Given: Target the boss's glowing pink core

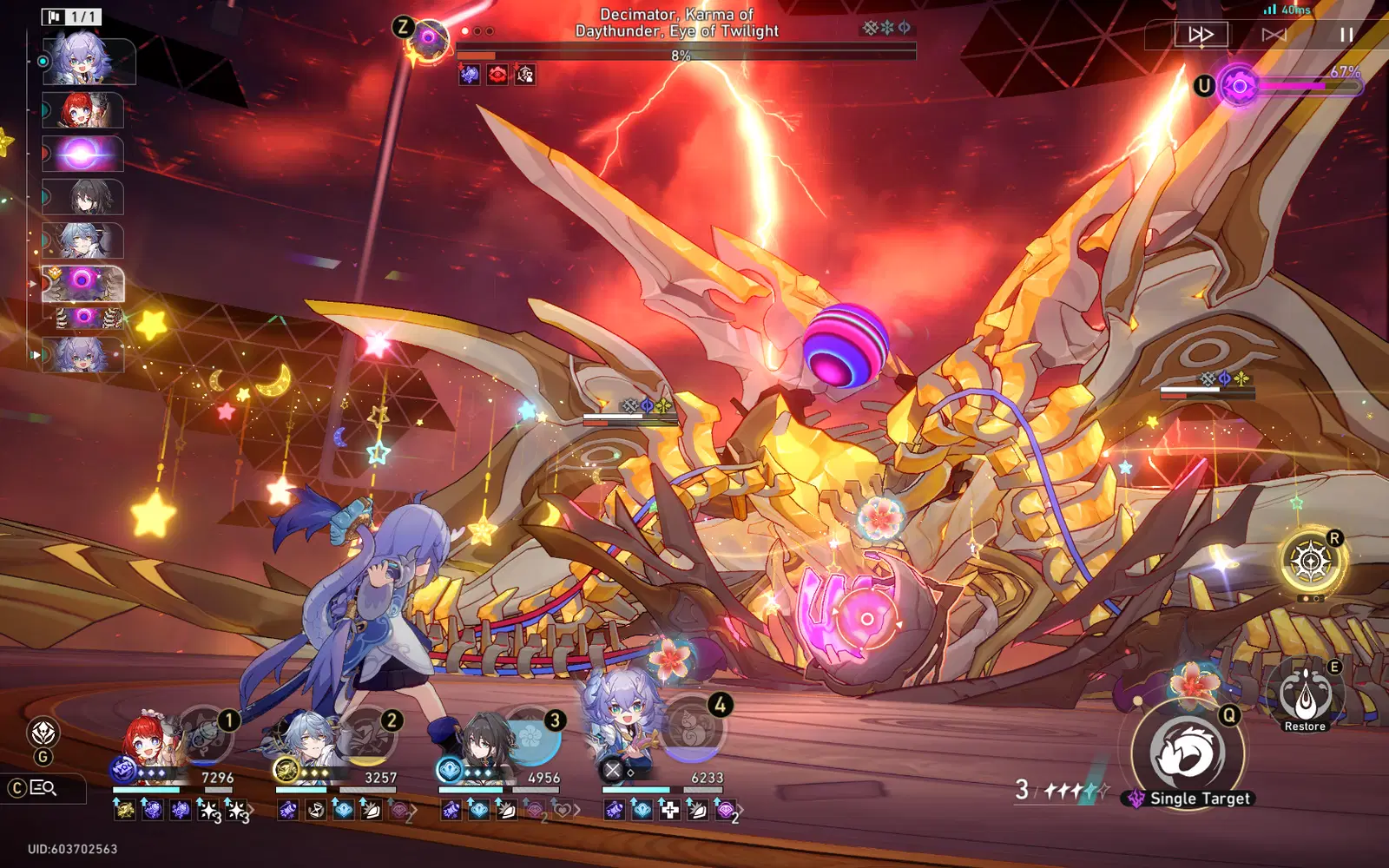Looking at the screenshot, I should coord(866,619).
